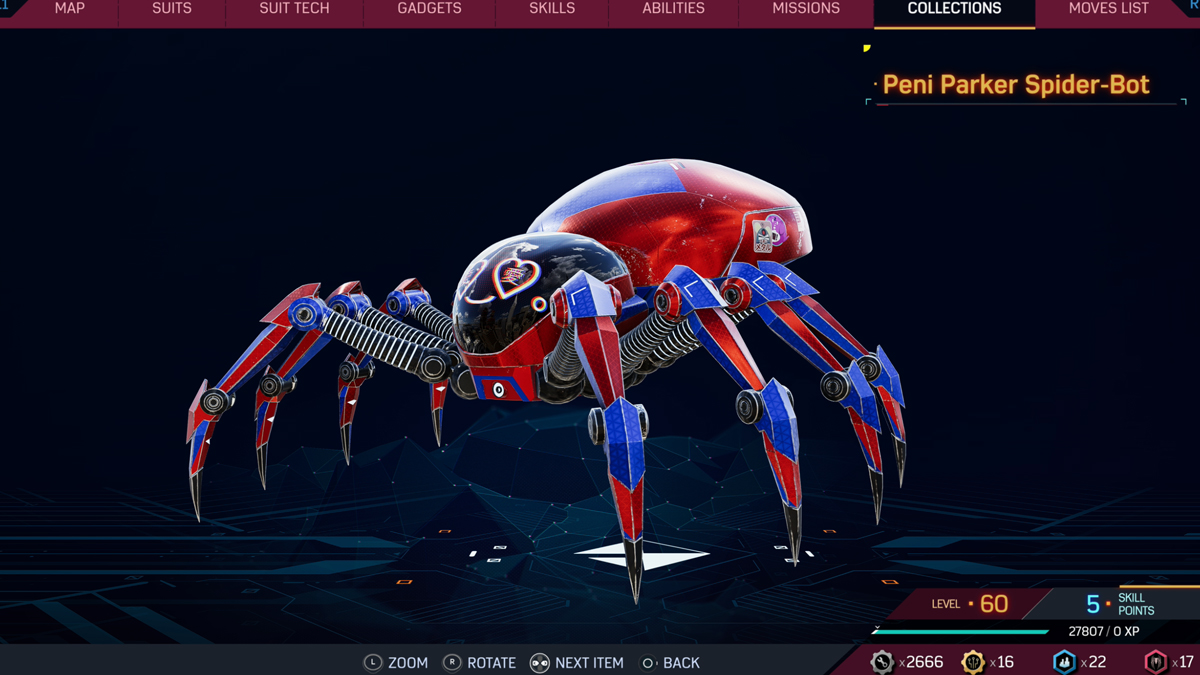Image resolution: width=1200 pixels, height=675 pixels.
Task: Open the Map tab
Action: click(69, 9)
